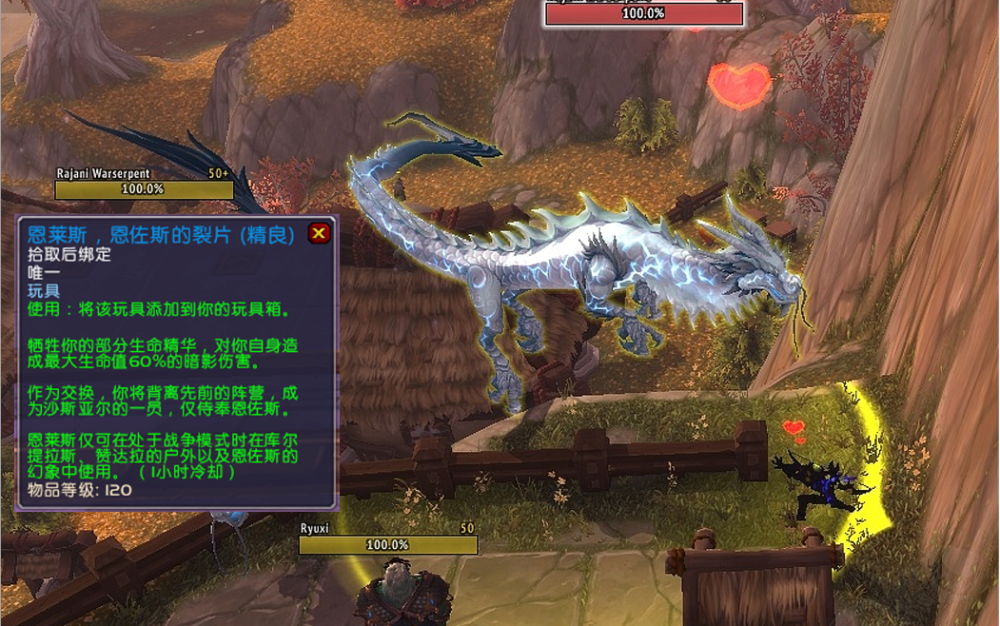This screenshot has width=1000, height=626.
Task: Select Ryuxi's nameplate
Action: (388, 544)
